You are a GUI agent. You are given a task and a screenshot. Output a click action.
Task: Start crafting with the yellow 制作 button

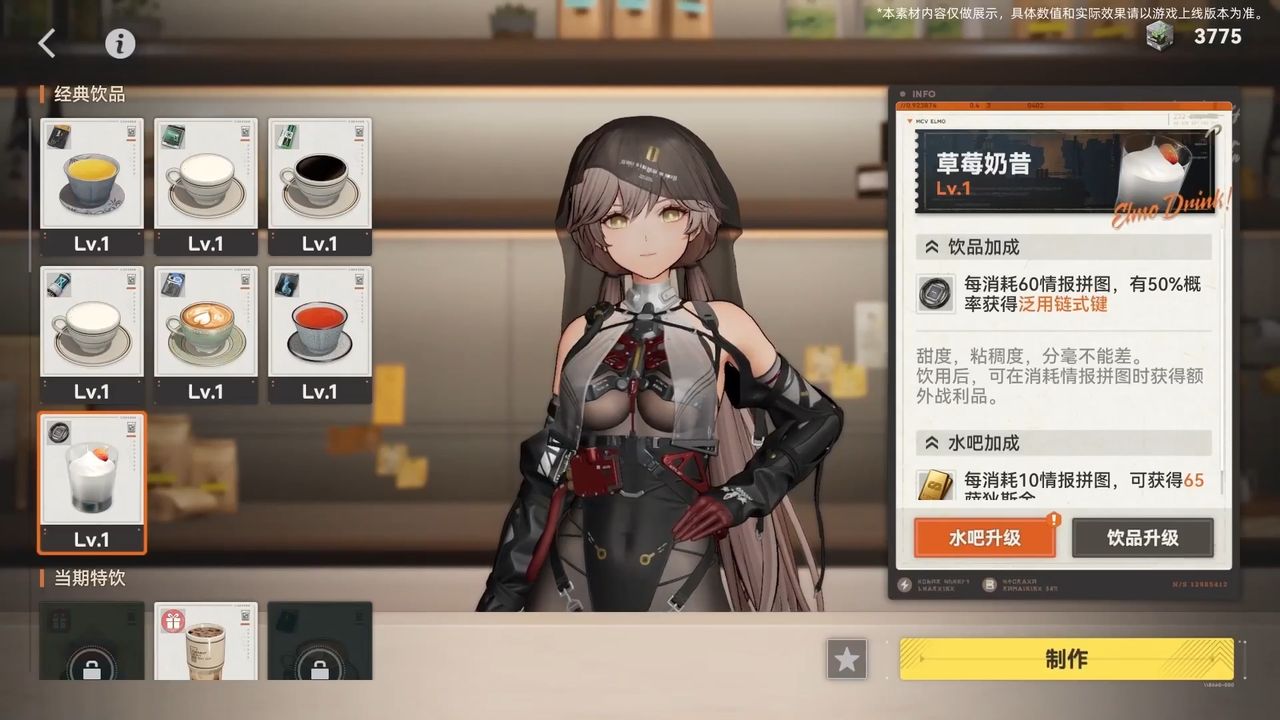tap(1066, 660)
